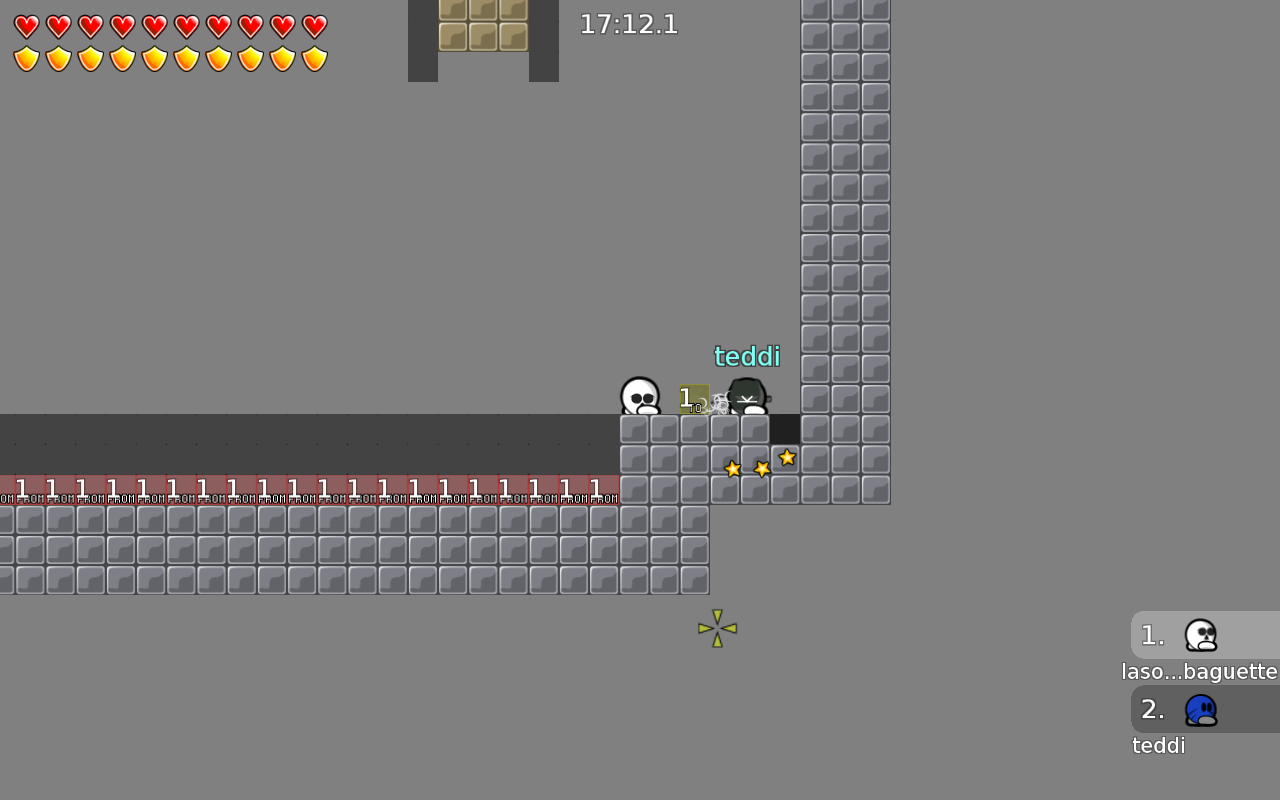The height and width of the screenshot is (800, 1280).
Task: Click the rightmost armor shield icon
Action: pos(315,59)
